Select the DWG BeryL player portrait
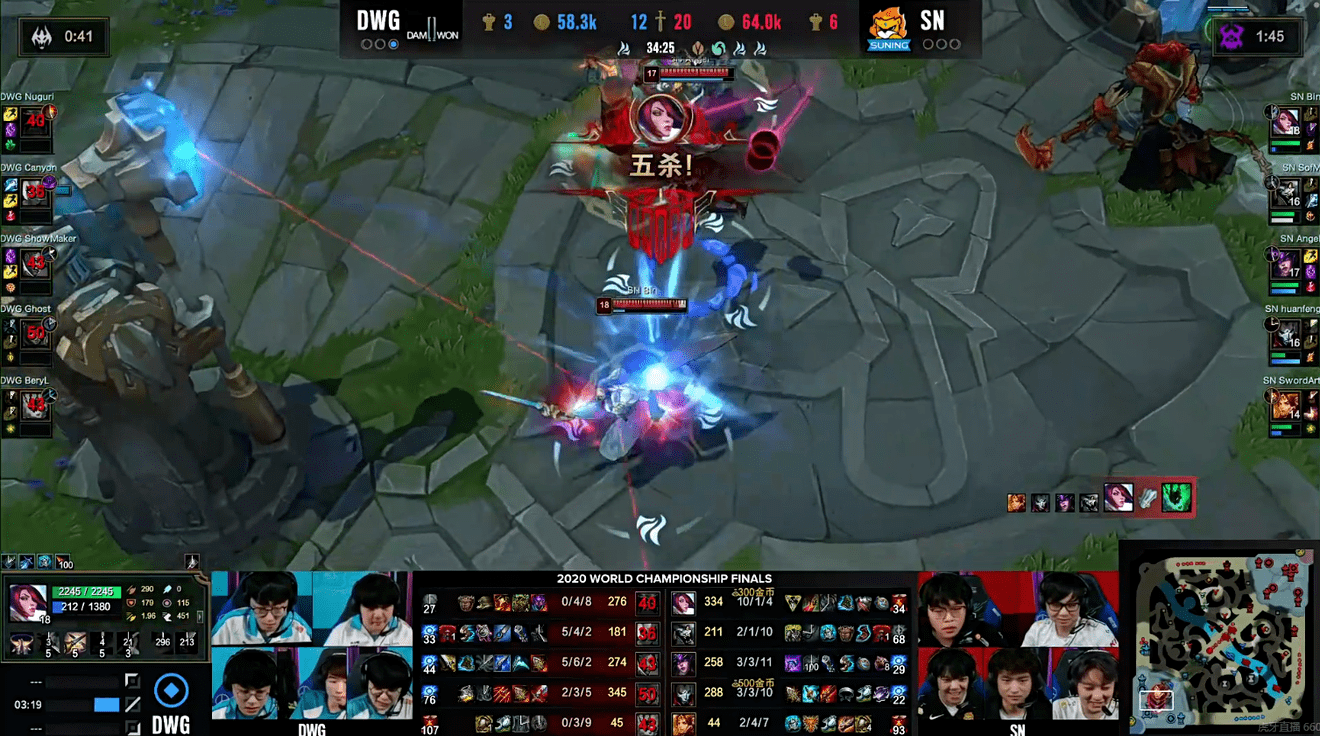The width and height of the screenshot is (1320, 736). tap(35, 405)
